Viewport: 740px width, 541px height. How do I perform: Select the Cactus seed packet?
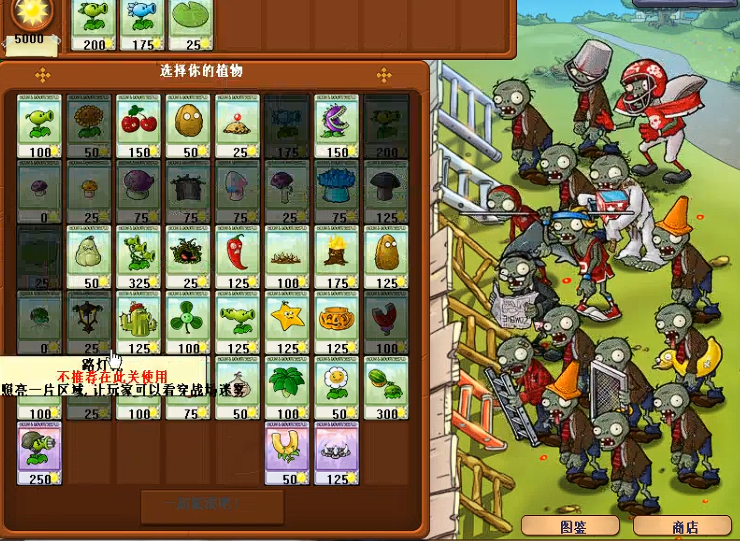click(x=139, y=322)
